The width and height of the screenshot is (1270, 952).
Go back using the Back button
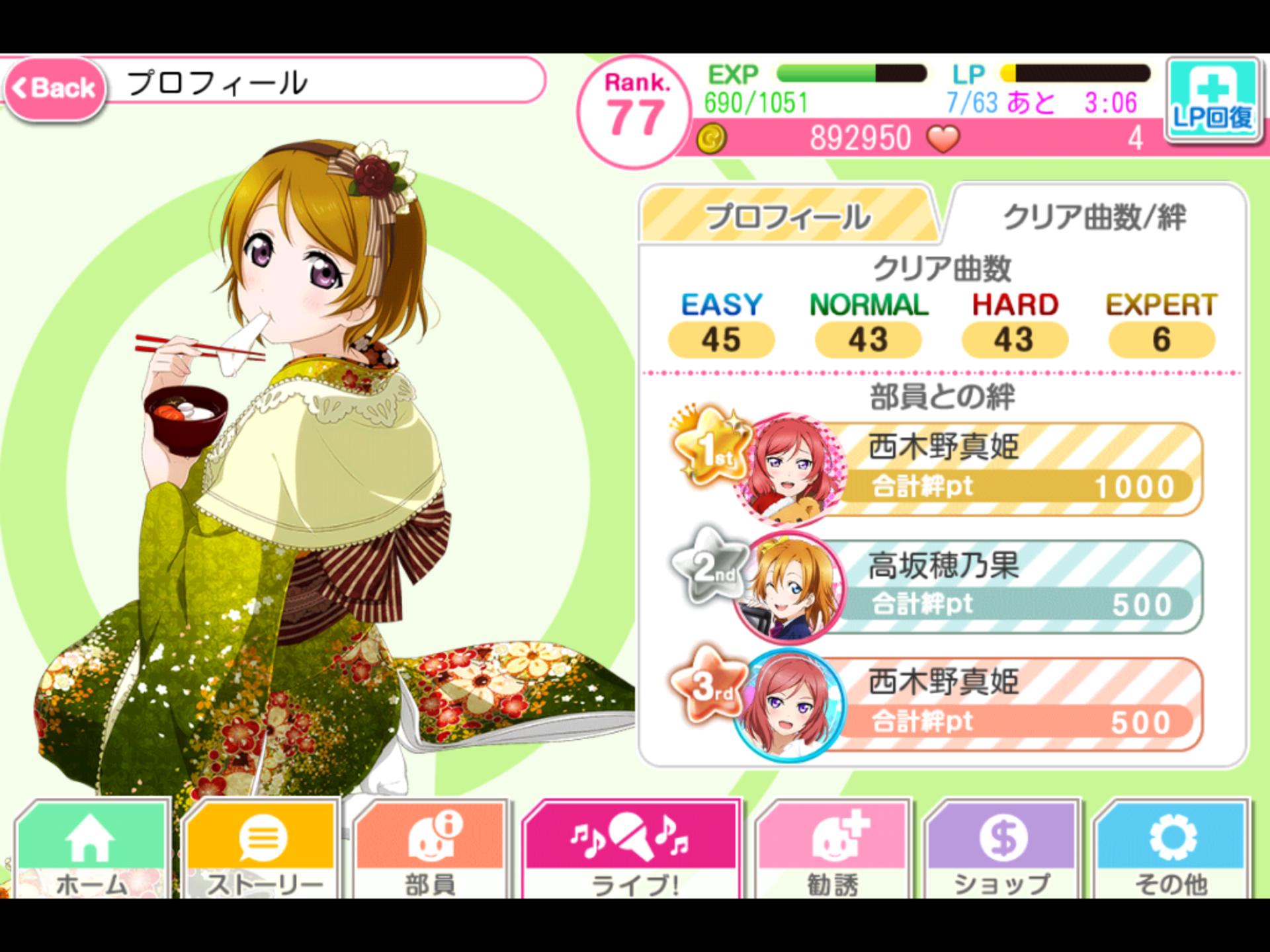[x=56, y=88]
